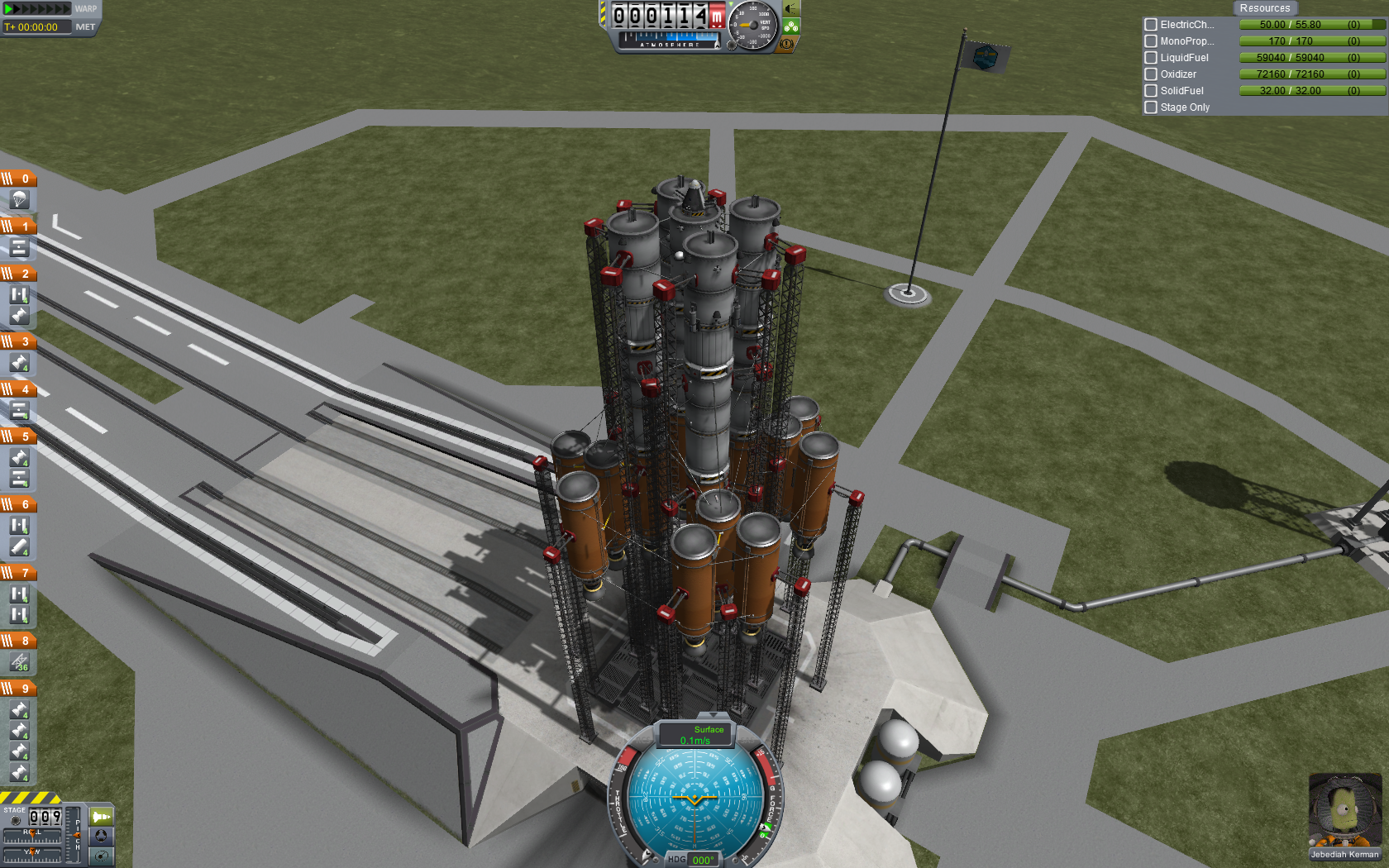Tick the LiquidFuel resource checkbox
Viewport: 1389px width, 868px height.
(x=1150, y=58)
